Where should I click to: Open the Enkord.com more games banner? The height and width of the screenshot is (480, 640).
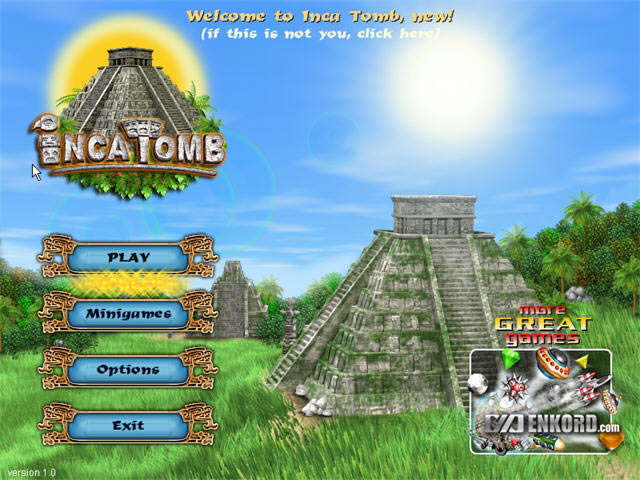(540, 401)
